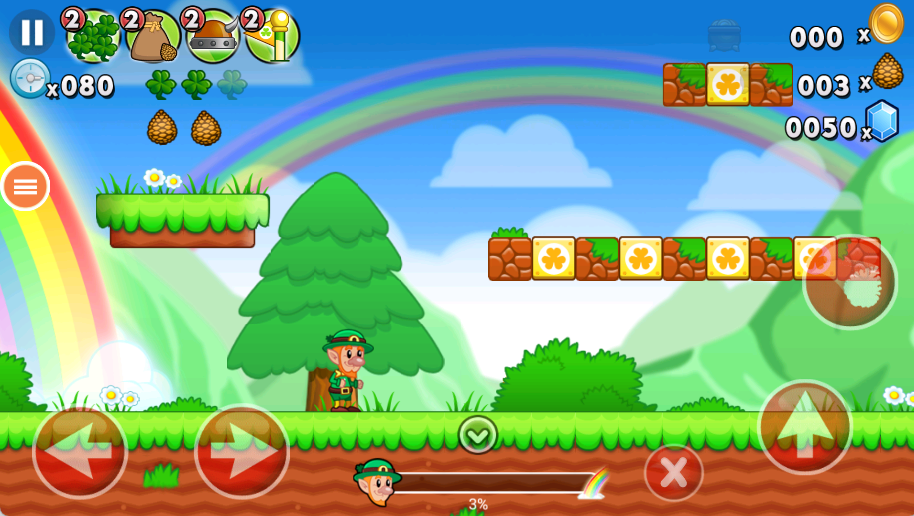Viewport: 914px width, 516px height.
Task: Use the four-leaf clover power-up
Action: (x=93, y=37)
